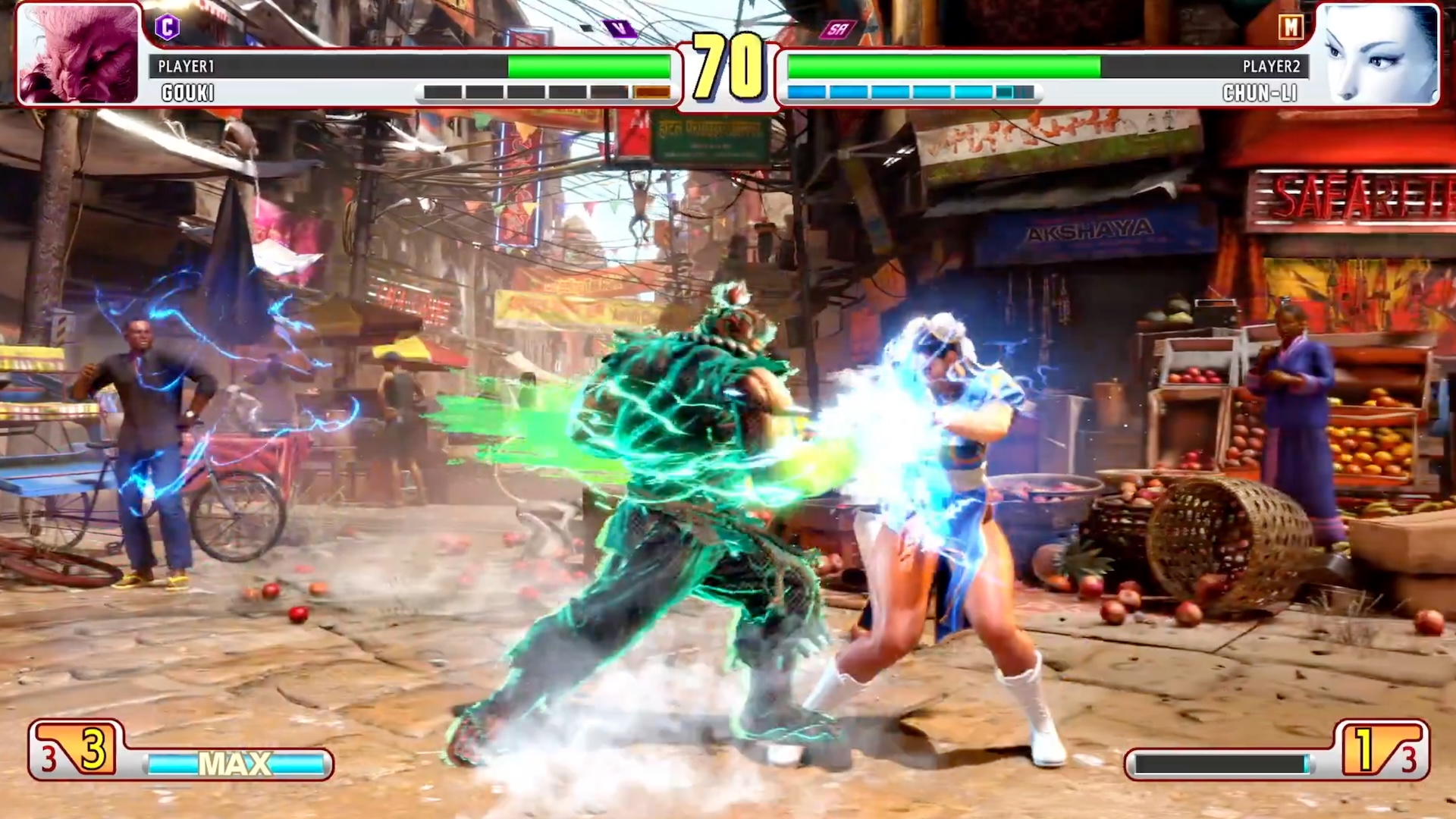The width and height of the screenshot is (1456, 819).
Task: Click the MAX label on Gouki's super gauge
Action: [x=234, y=764]
